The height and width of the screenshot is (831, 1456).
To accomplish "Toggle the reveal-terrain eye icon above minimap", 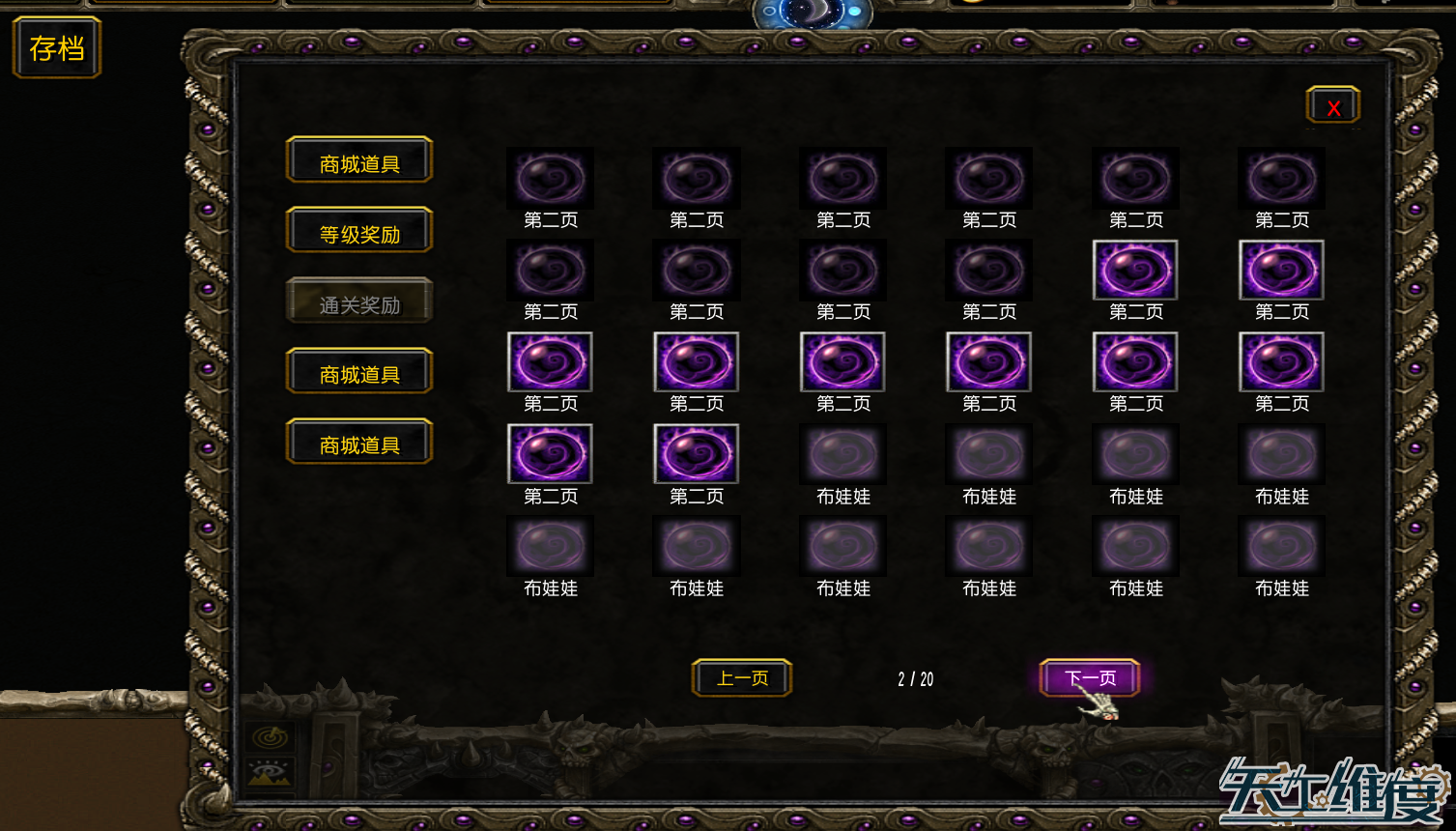I will tap(268, 770).
